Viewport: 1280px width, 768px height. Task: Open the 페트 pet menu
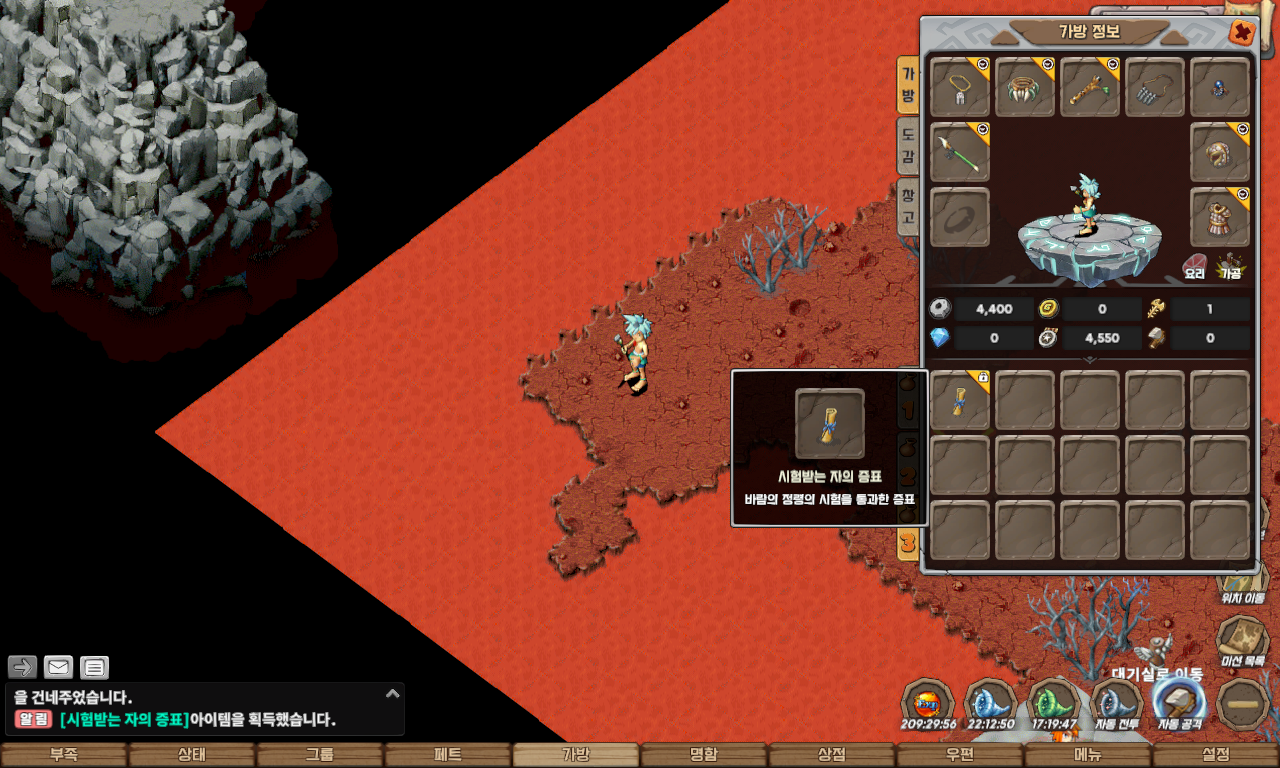tap(447, 755)
